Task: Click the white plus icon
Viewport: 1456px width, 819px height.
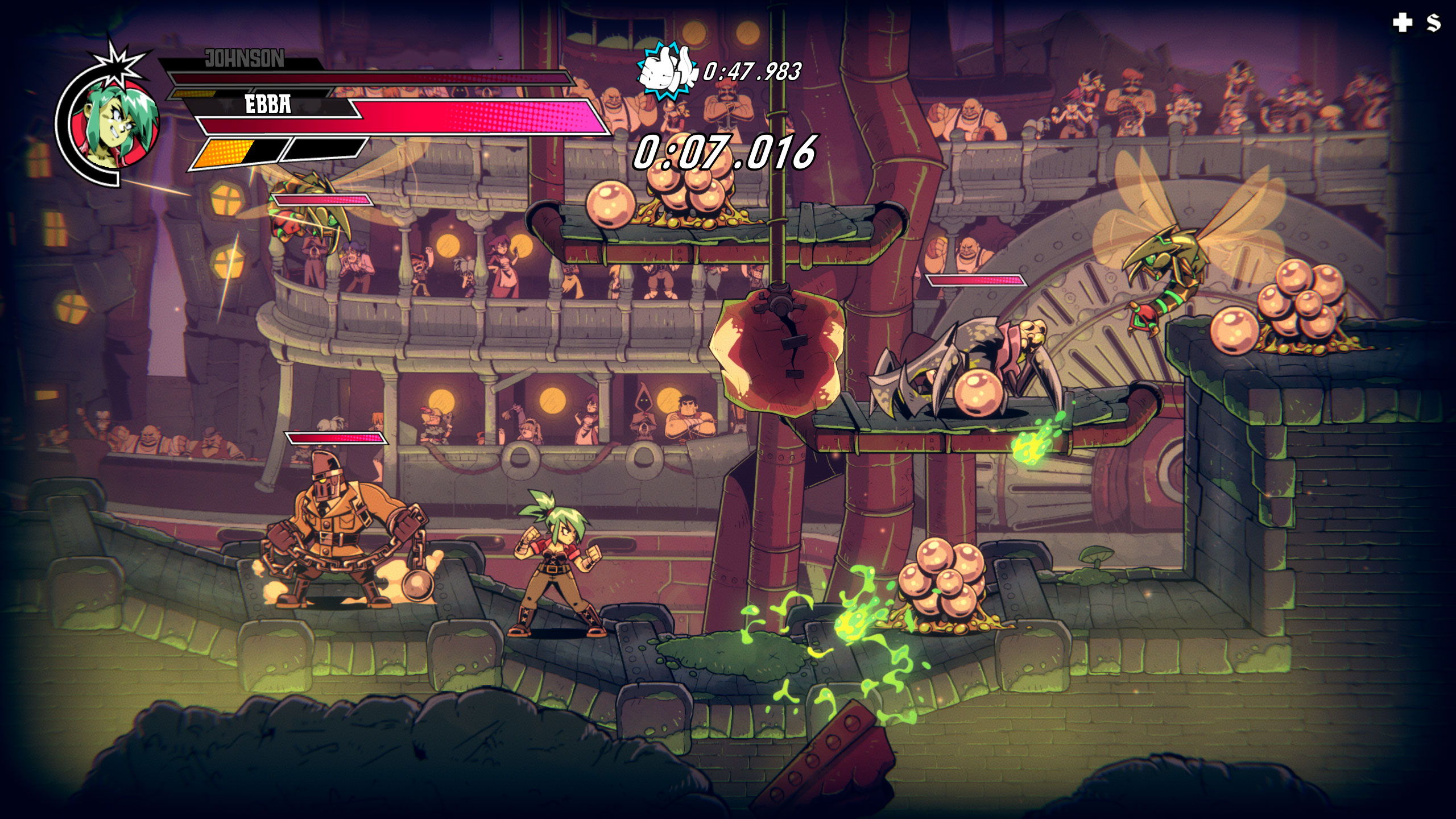Action: (1403, 23)
